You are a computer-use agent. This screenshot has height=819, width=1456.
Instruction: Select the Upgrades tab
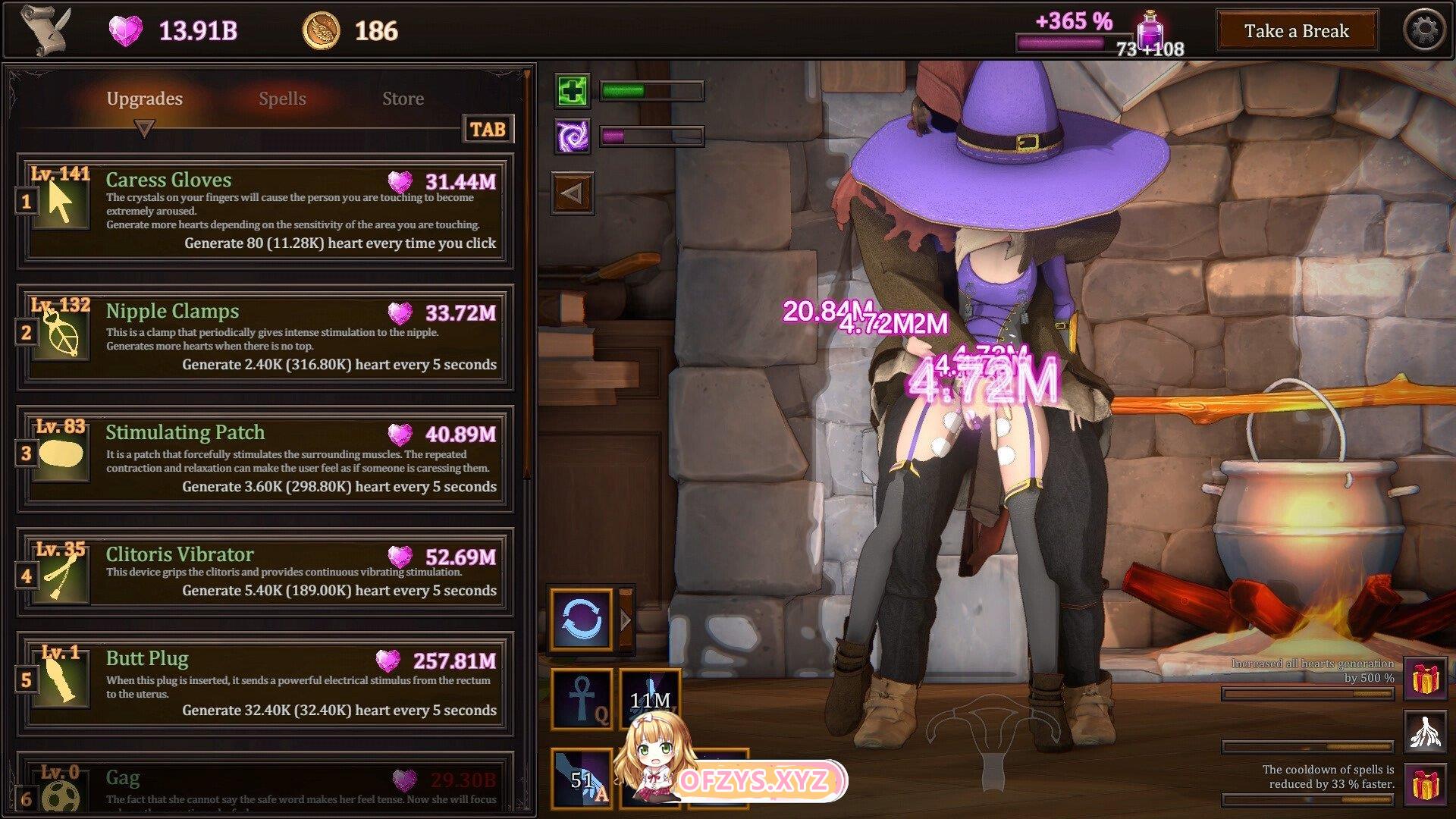point(144,99)
